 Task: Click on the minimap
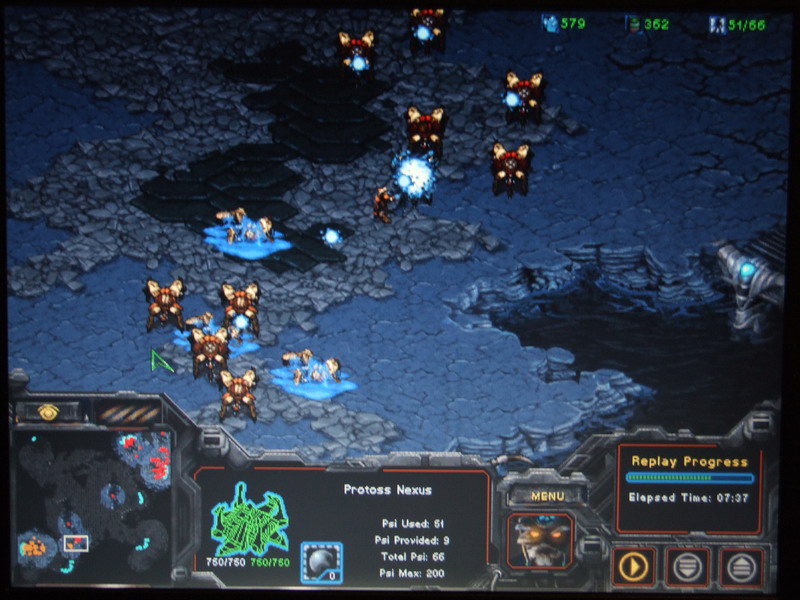(92, 496)
